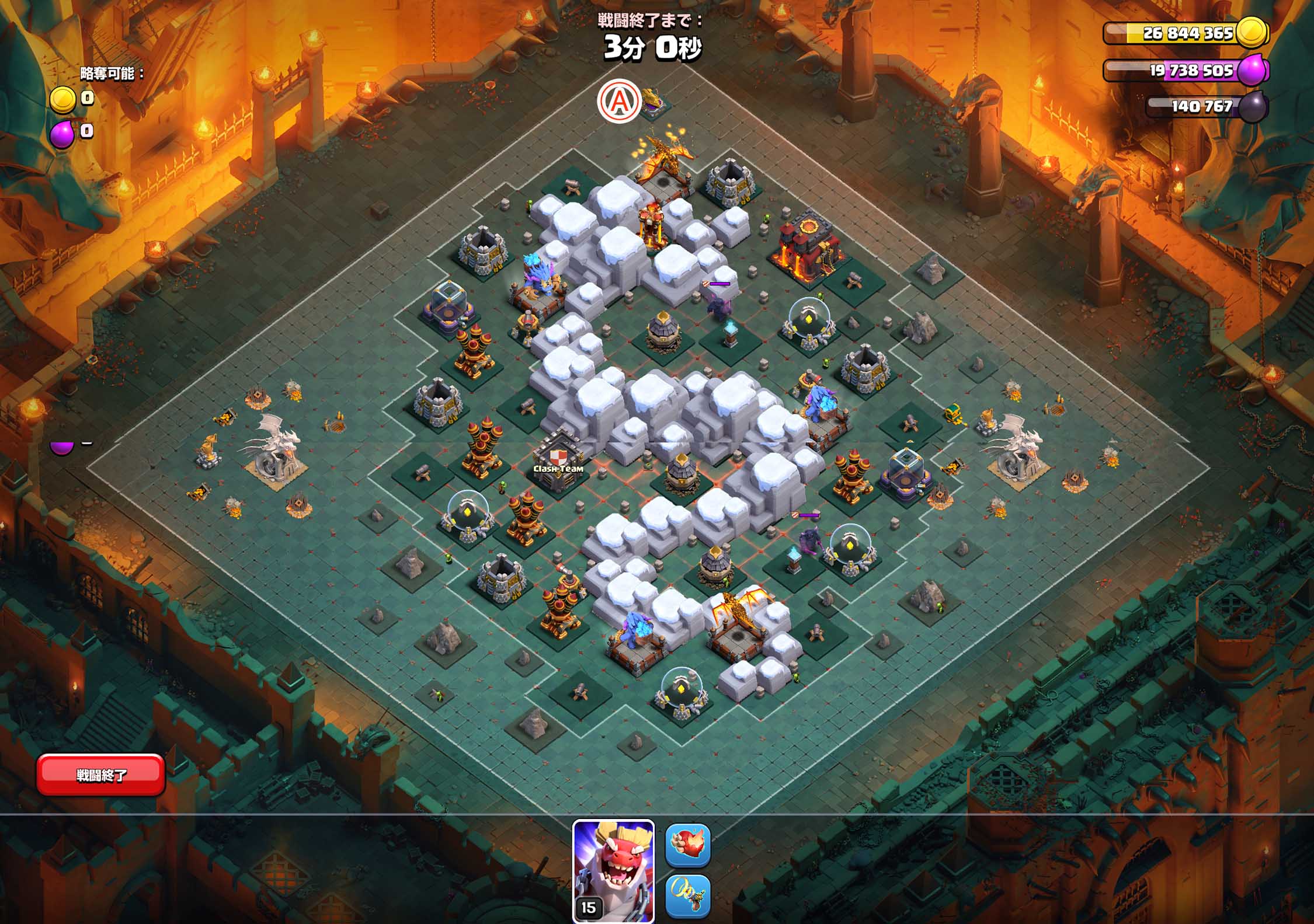Select the red dragon hero card
The image size is (1314, 924).
coord(613,871)
